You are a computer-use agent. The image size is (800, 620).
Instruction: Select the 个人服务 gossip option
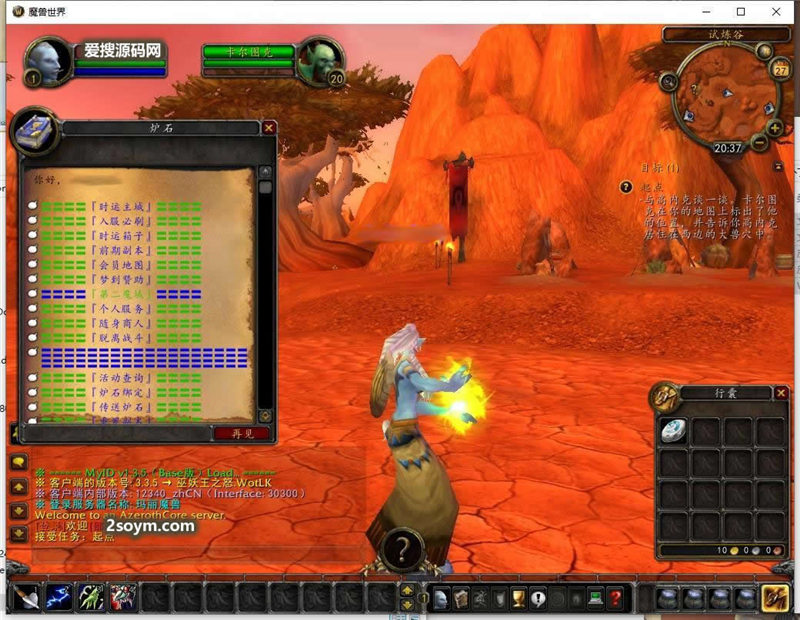pyautogui.click(x=119, y=310)
